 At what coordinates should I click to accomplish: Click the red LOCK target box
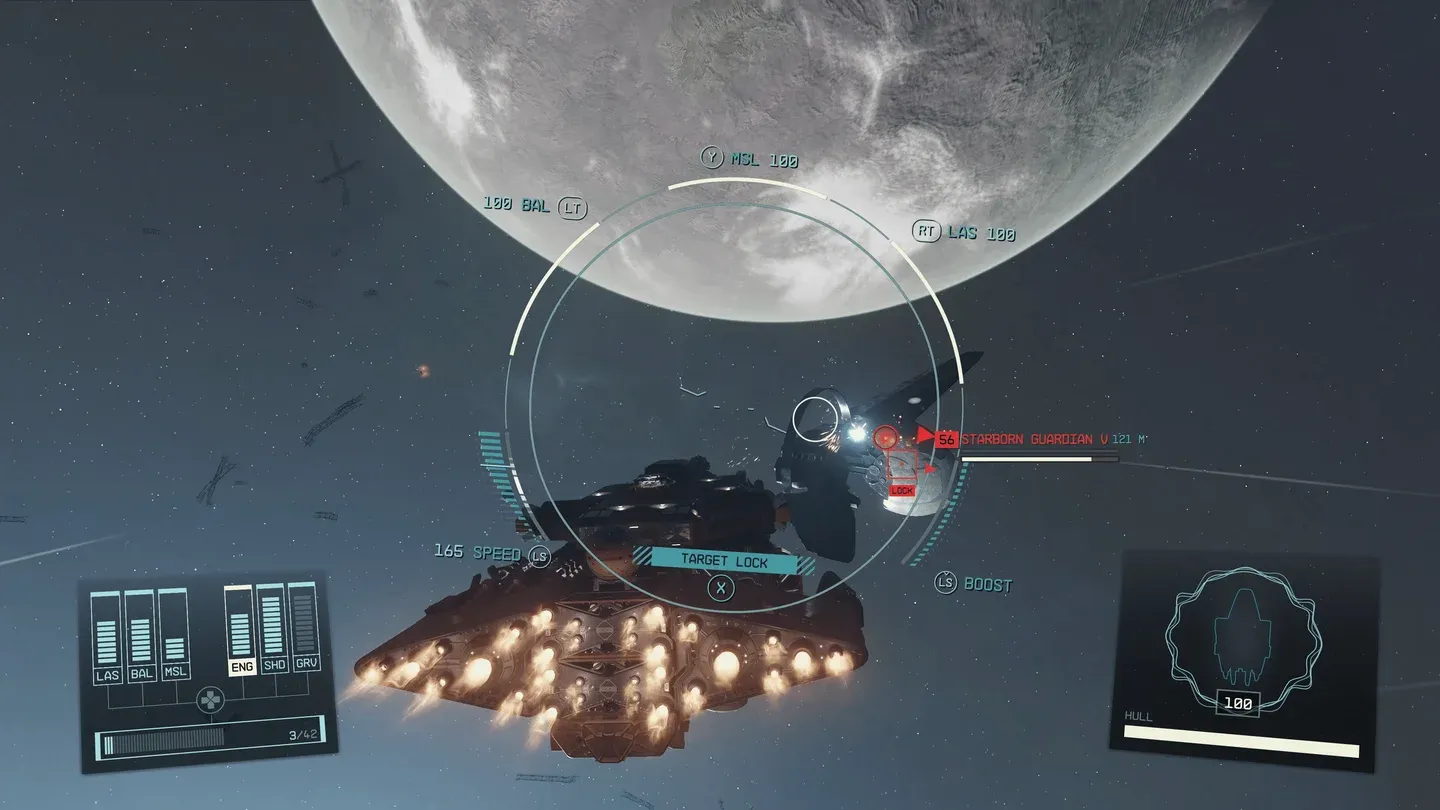902,490
